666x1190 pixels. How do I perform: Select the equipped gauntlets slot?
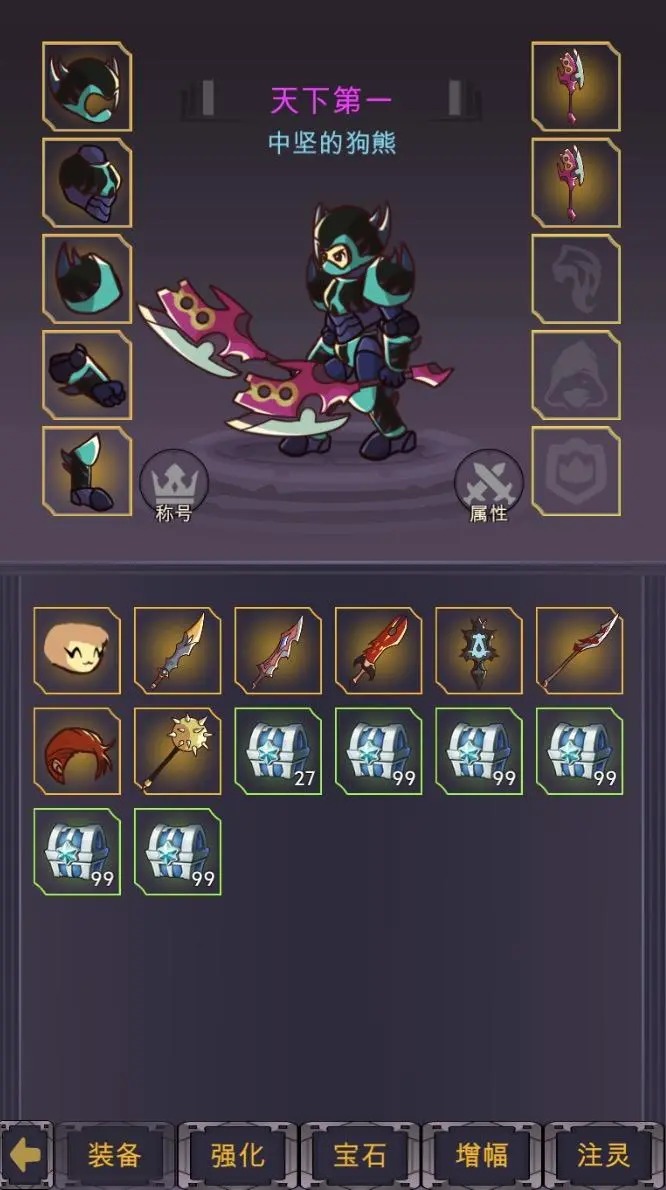click(x=87, y=375)
